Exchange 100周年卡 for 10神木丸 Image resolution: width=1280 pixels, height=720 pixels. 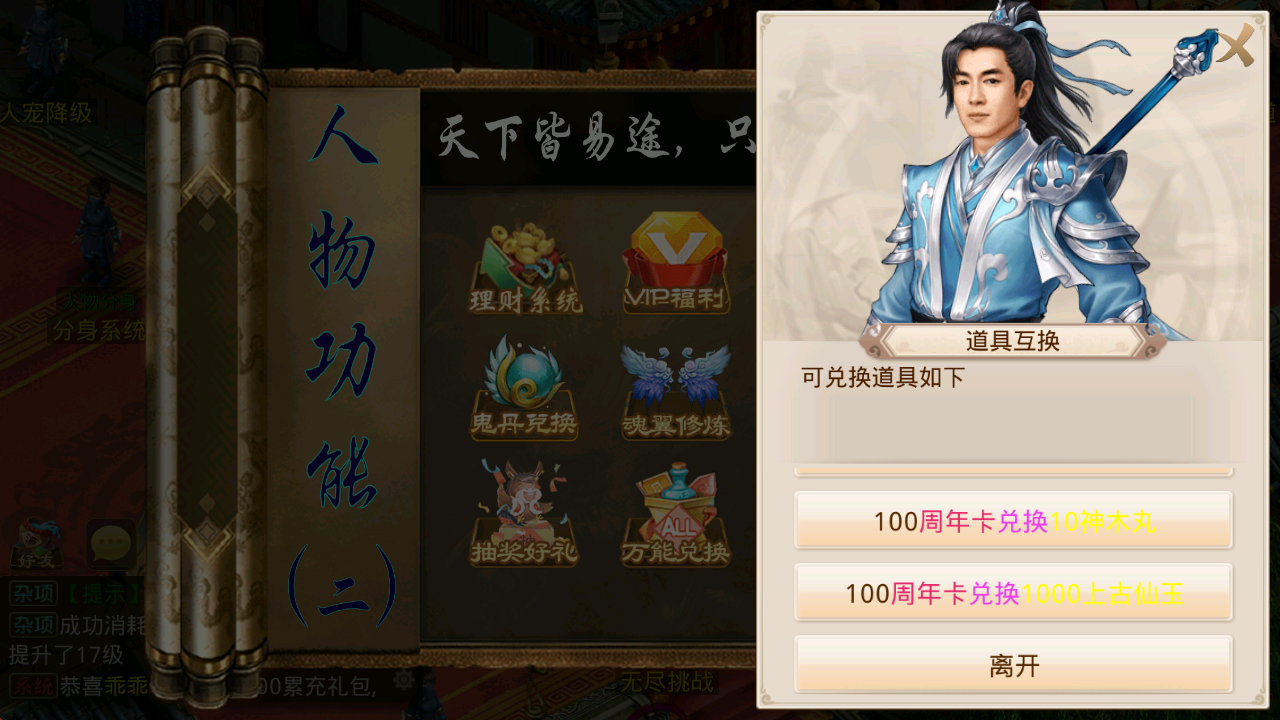pyautogui.click(x=1013, y=519)
